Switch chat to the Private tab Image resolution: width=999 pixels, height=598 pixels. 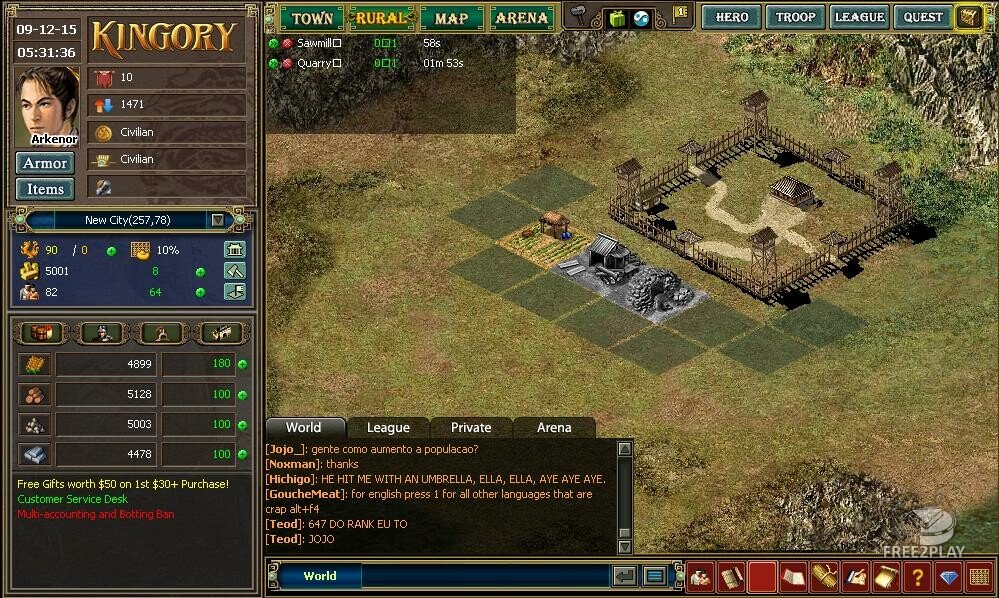coord(471,428)
